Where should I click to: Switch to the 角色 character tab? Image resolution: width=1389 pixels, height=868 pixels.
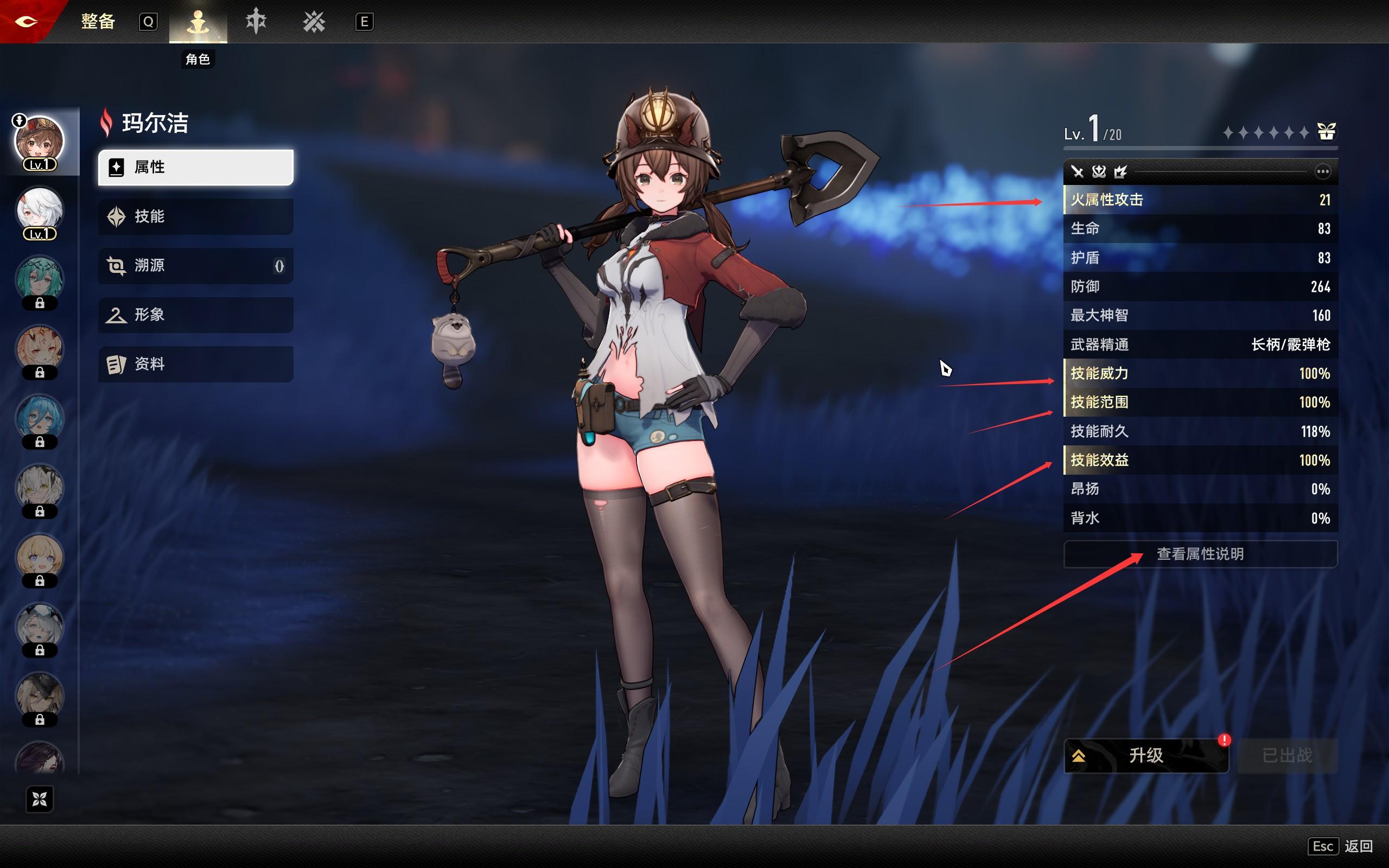point(198,23)
